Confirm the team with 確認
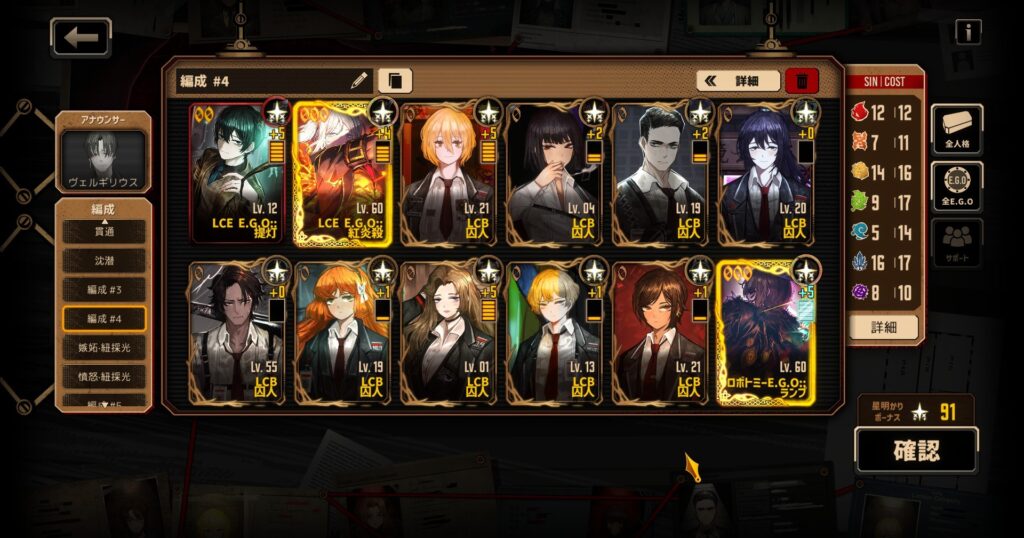The image size is (1024, 538). coord(915,450)
